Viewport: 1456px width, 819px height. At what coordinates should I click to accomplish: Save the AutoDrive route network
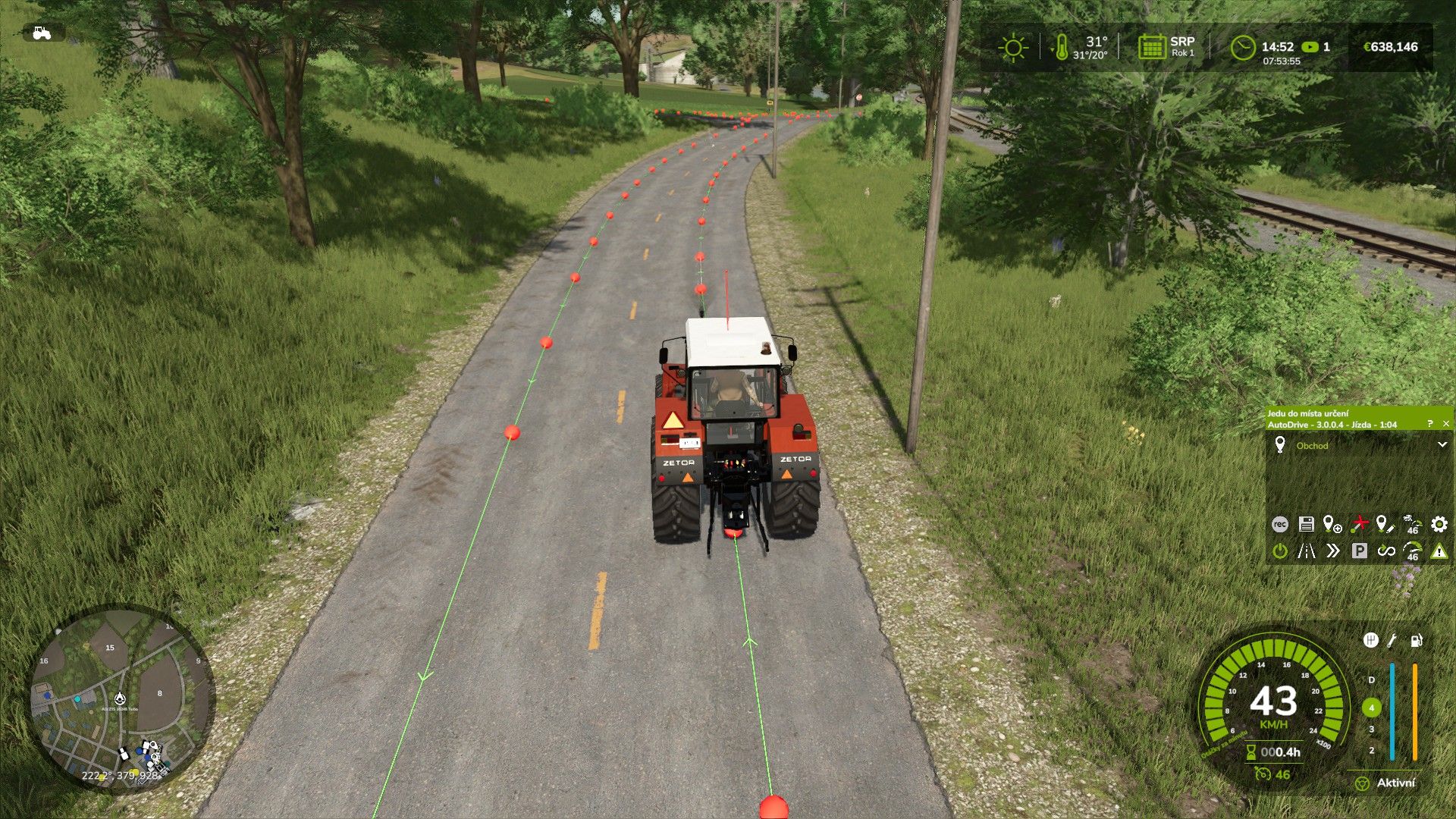(x=1307, y=524)
